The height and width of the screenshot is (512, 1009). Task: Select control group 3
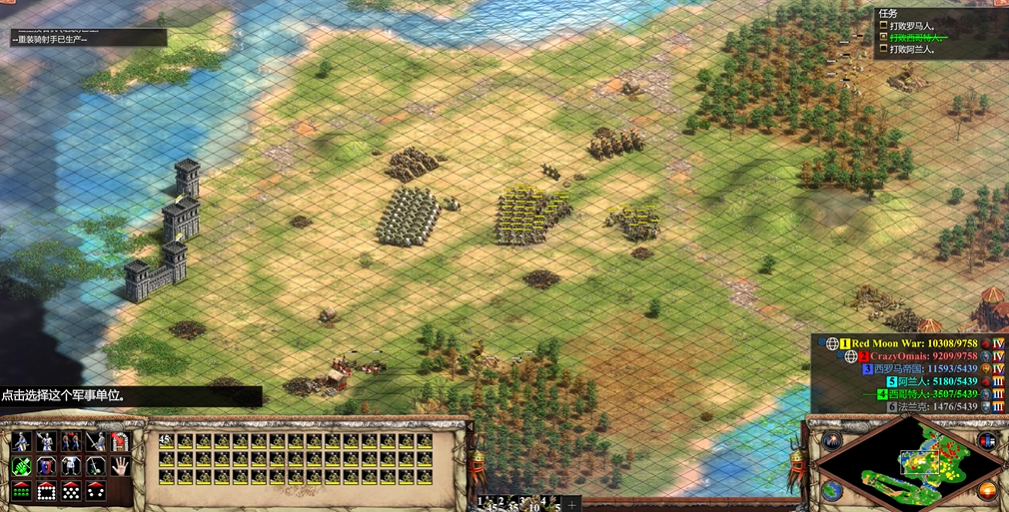tap(521, 501)
